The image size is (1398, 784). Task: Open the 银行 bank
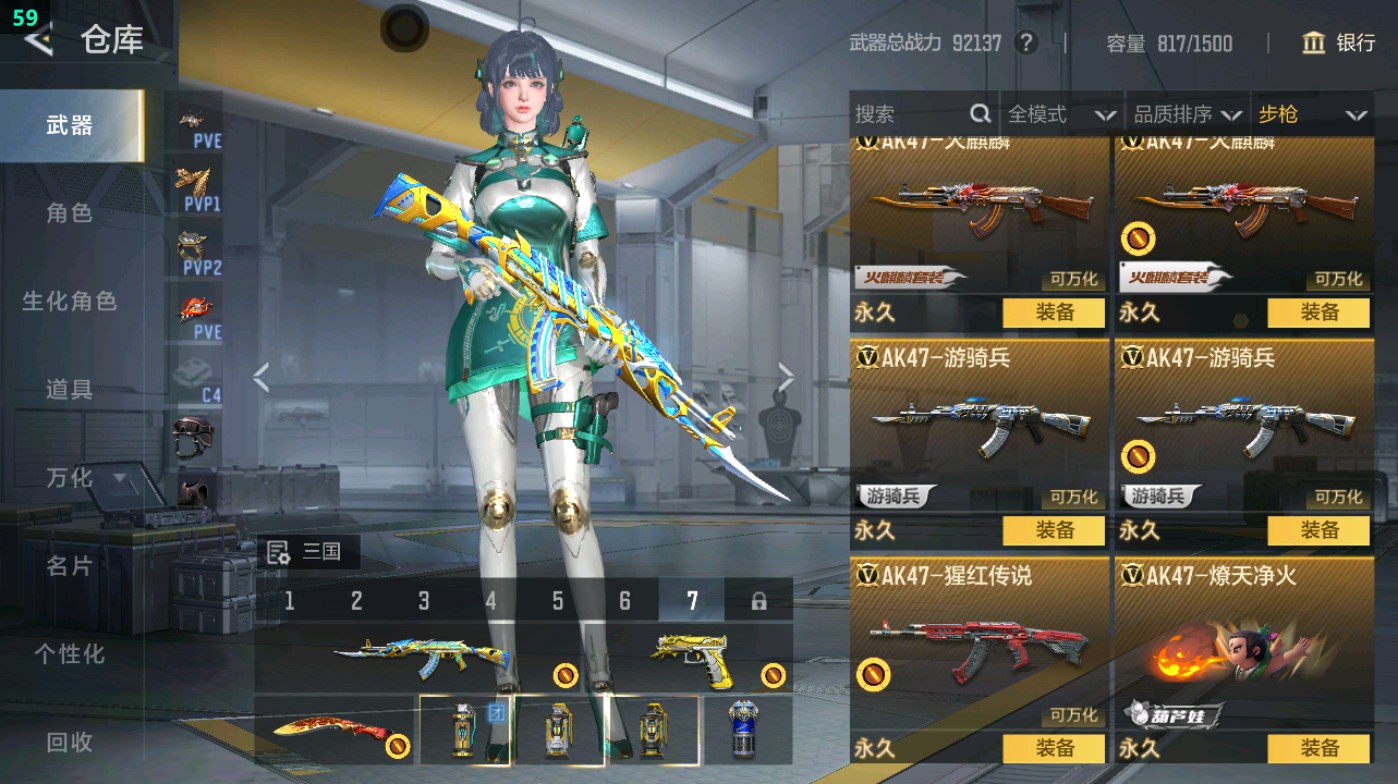(1338, 43)
